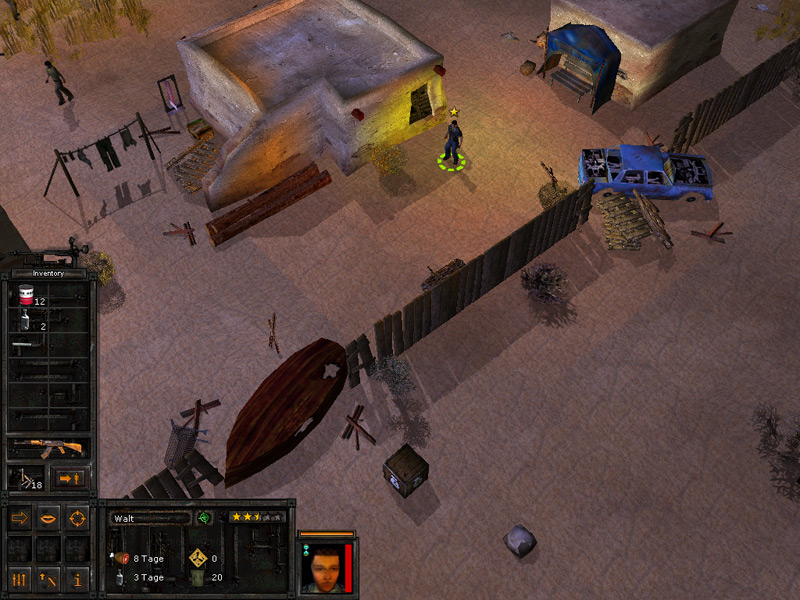The height and width of the screenshot is (600, 800).
Task: Click the ammo slot showing 18
Action: point(26,479)
